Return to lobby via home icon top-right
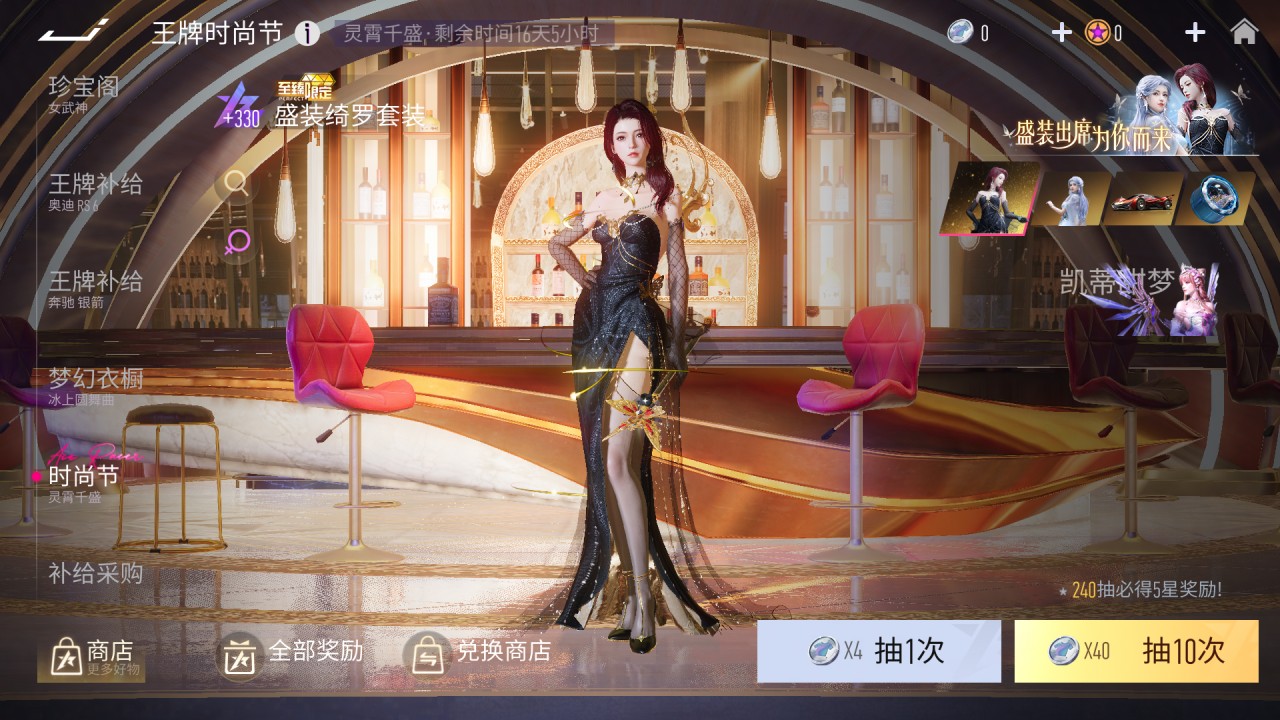The height and width of the screenshot is (720, 1280). 1243,33
